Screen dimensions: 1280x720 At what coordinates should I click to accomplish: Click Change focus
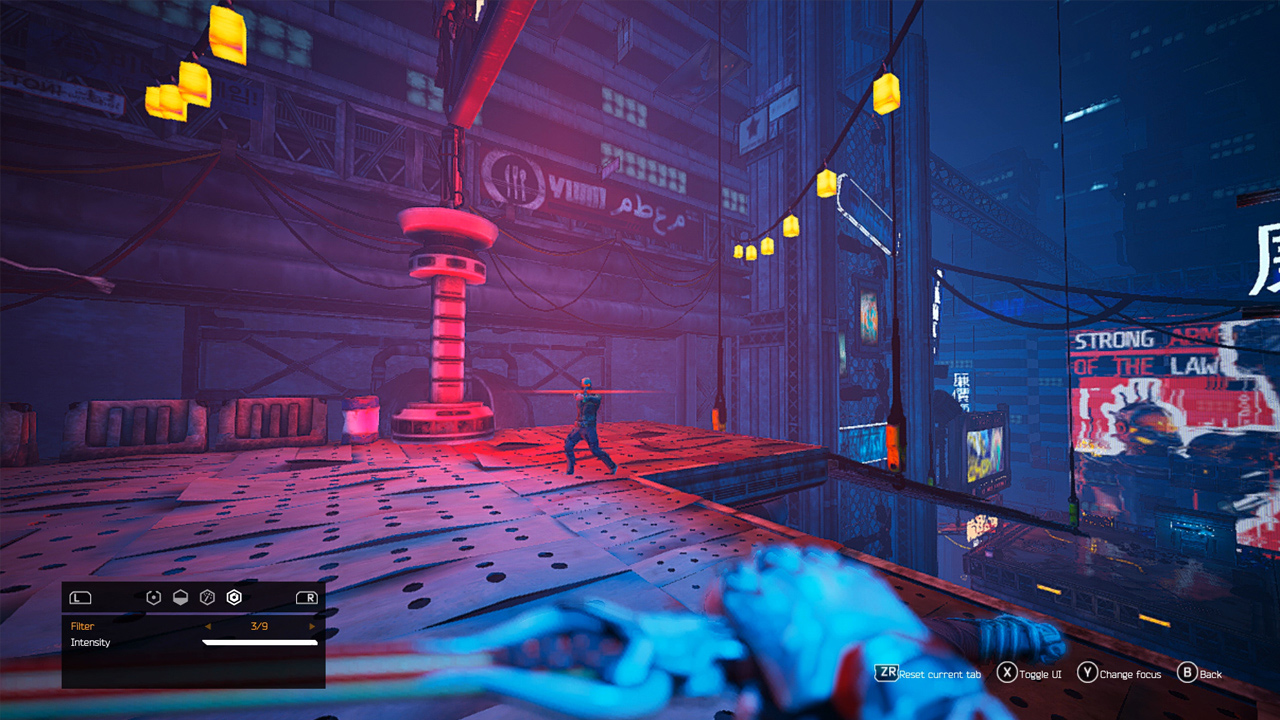1130,674
